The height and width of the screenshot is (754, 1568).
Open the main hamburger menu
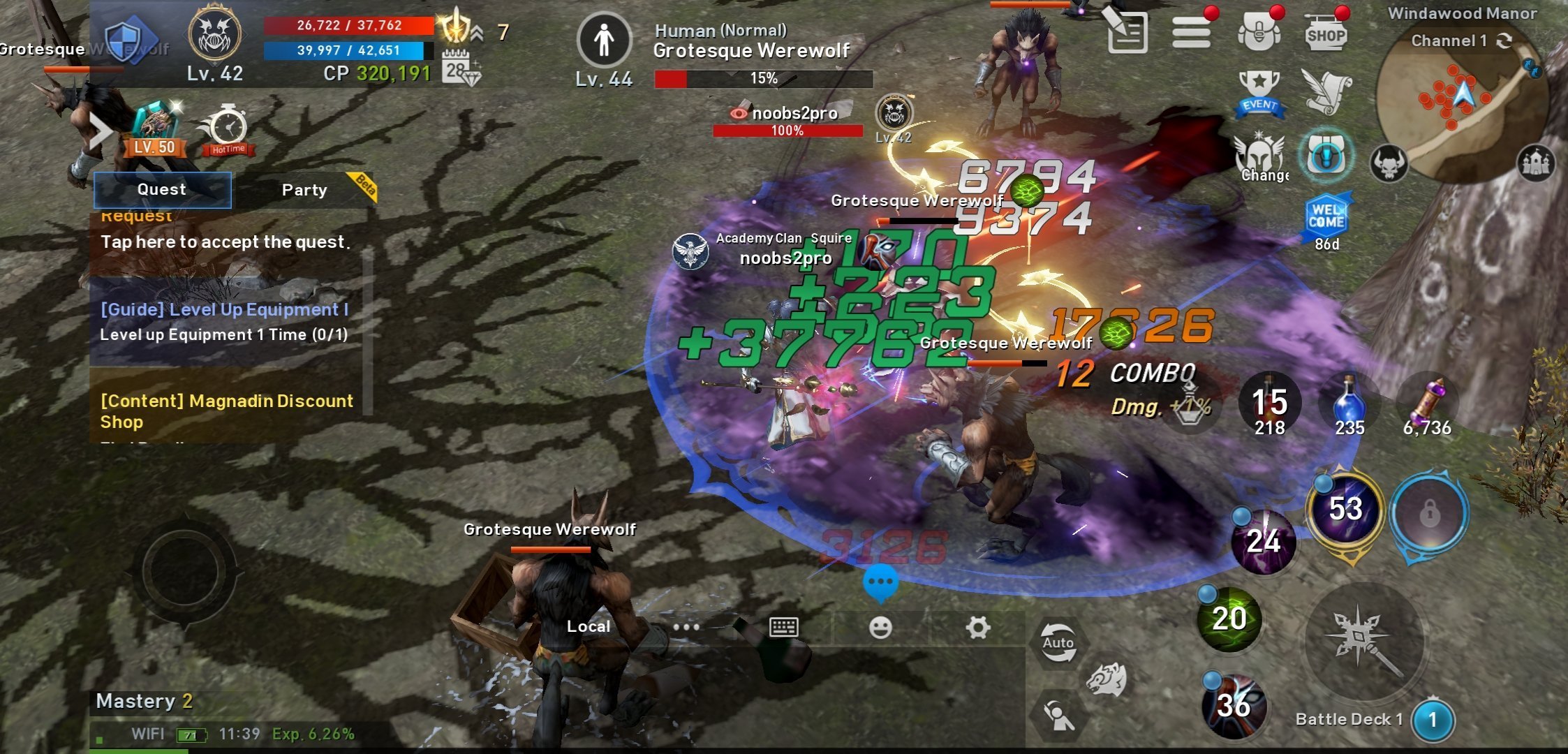tap(1191, 33)
